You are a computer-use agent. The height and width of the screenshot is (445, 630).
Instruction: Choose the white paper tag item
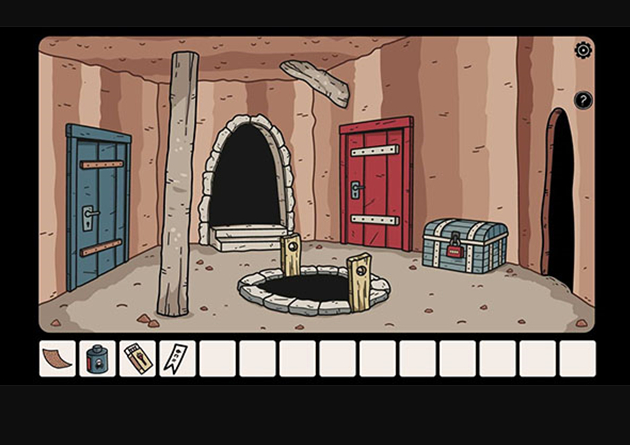[177, 358]
